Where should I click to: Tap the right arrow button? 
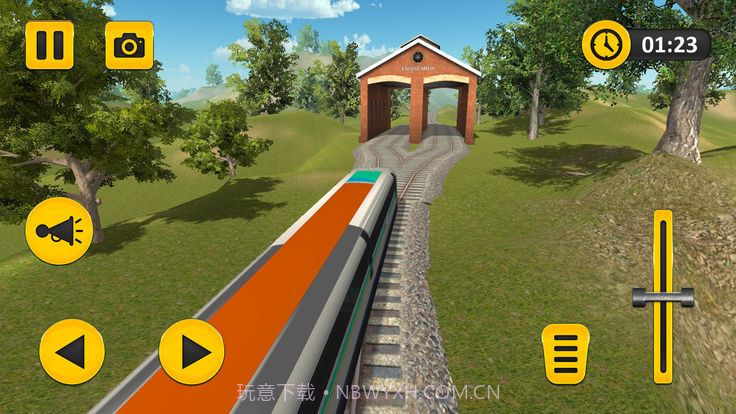click(192, 352)
